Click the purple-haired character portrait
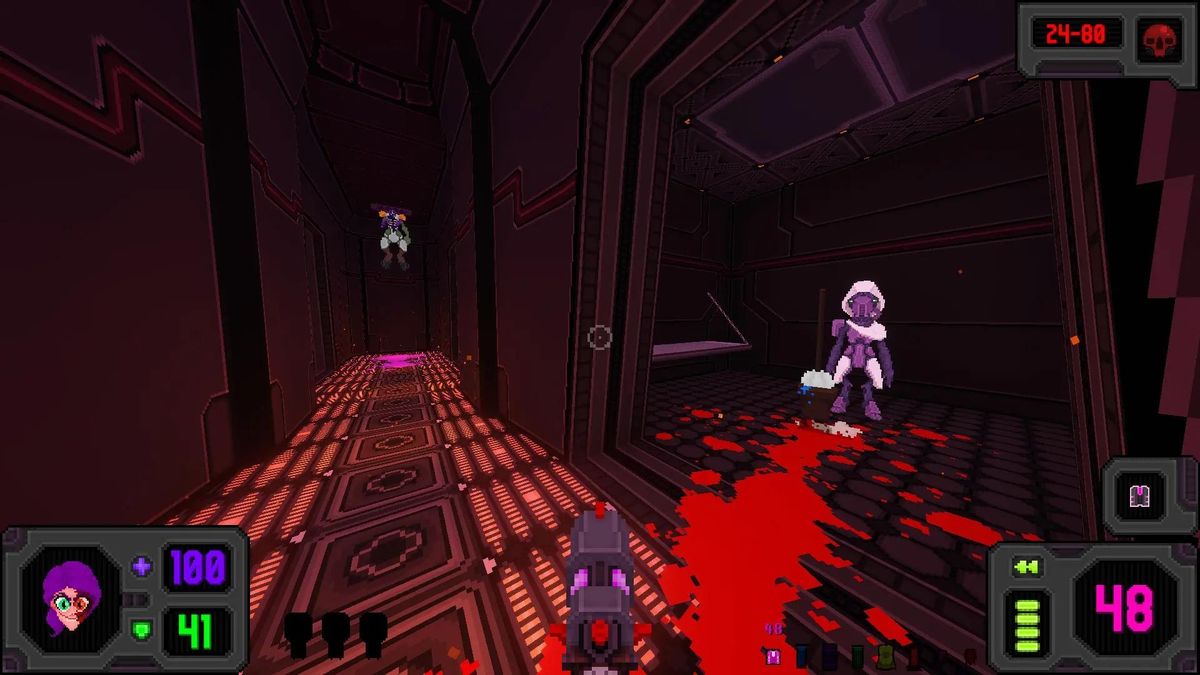Viewport: 1200px width, 675px height. (x=70, y=599)
